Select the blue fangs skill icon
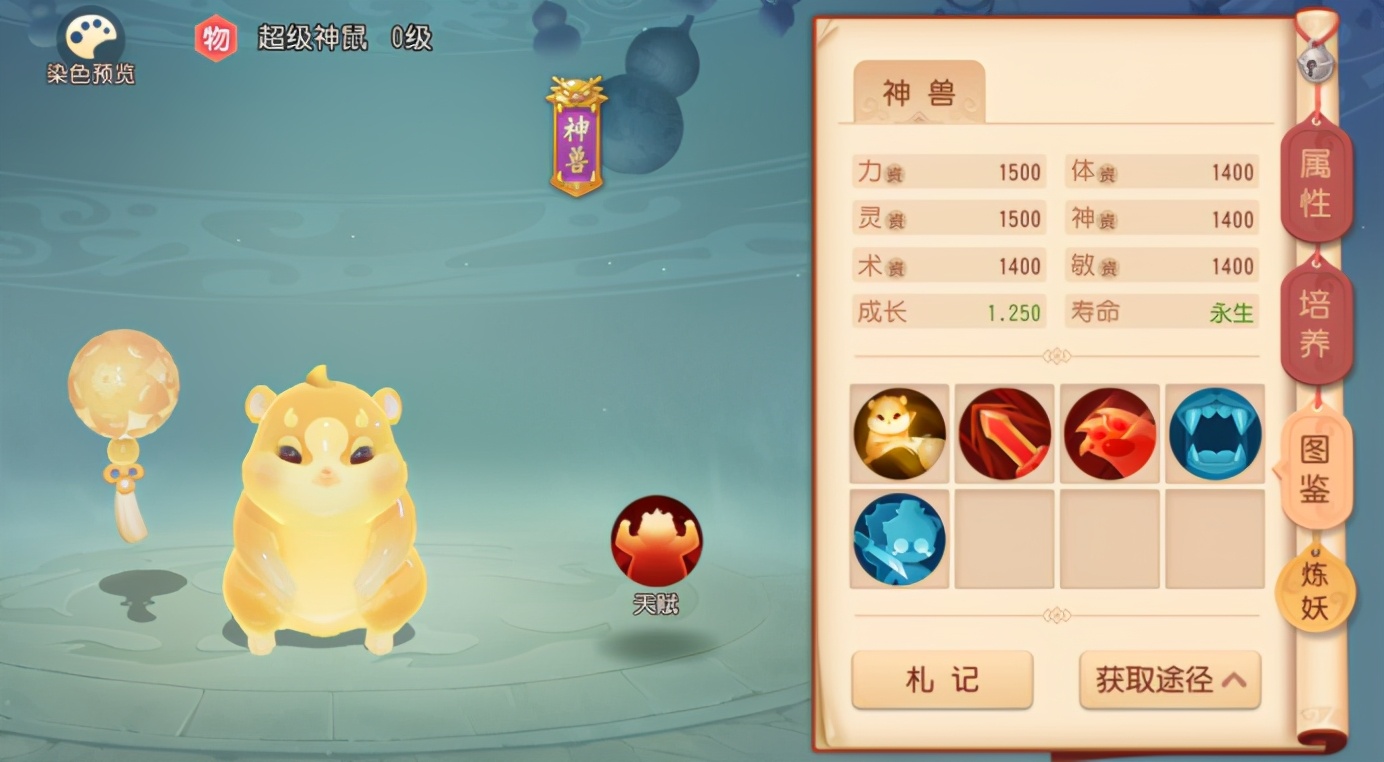The image size is (1384, 762). pos(1215,433)
